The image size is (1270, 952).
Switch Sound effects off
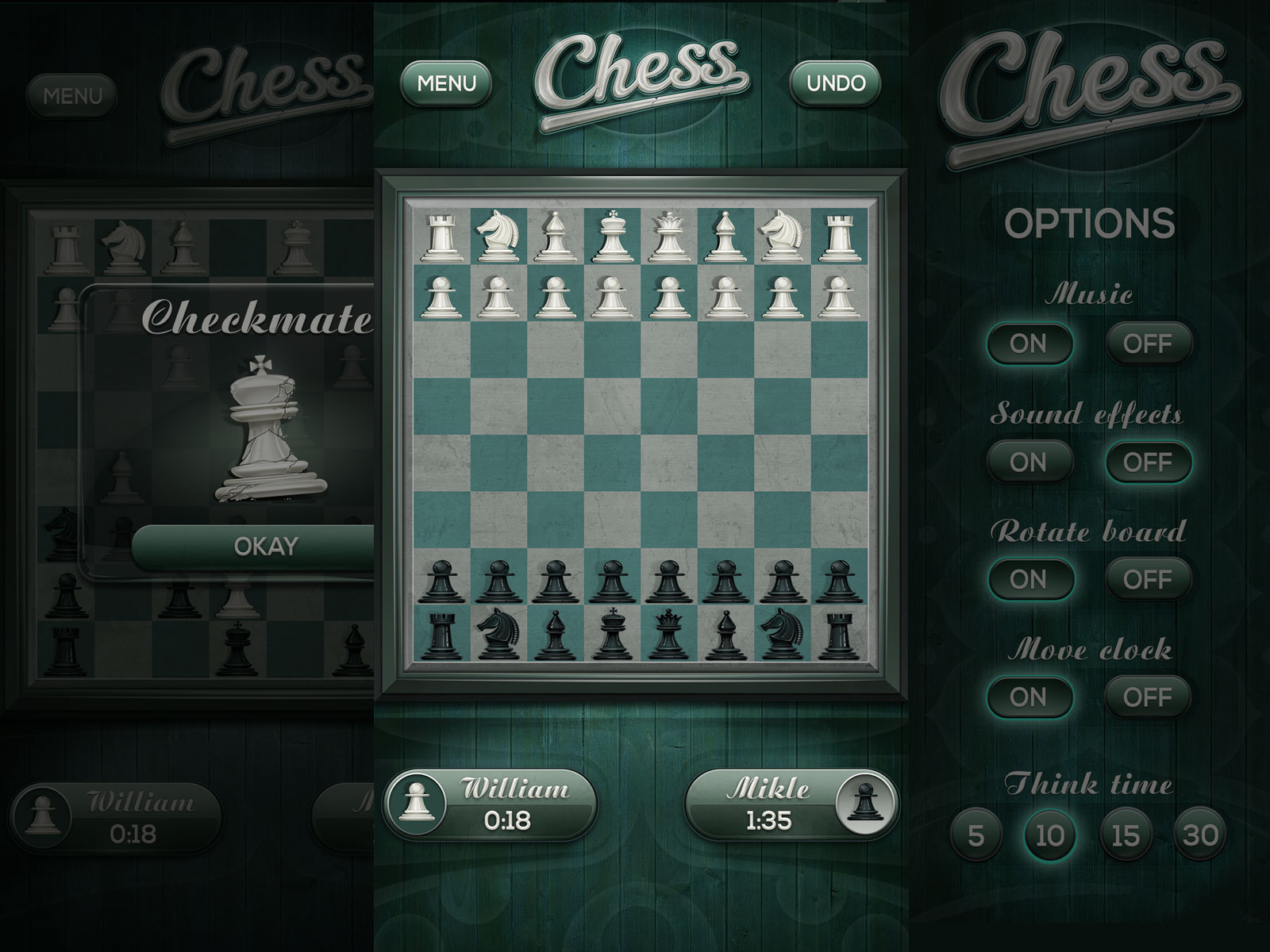[x=1148, y=463]
